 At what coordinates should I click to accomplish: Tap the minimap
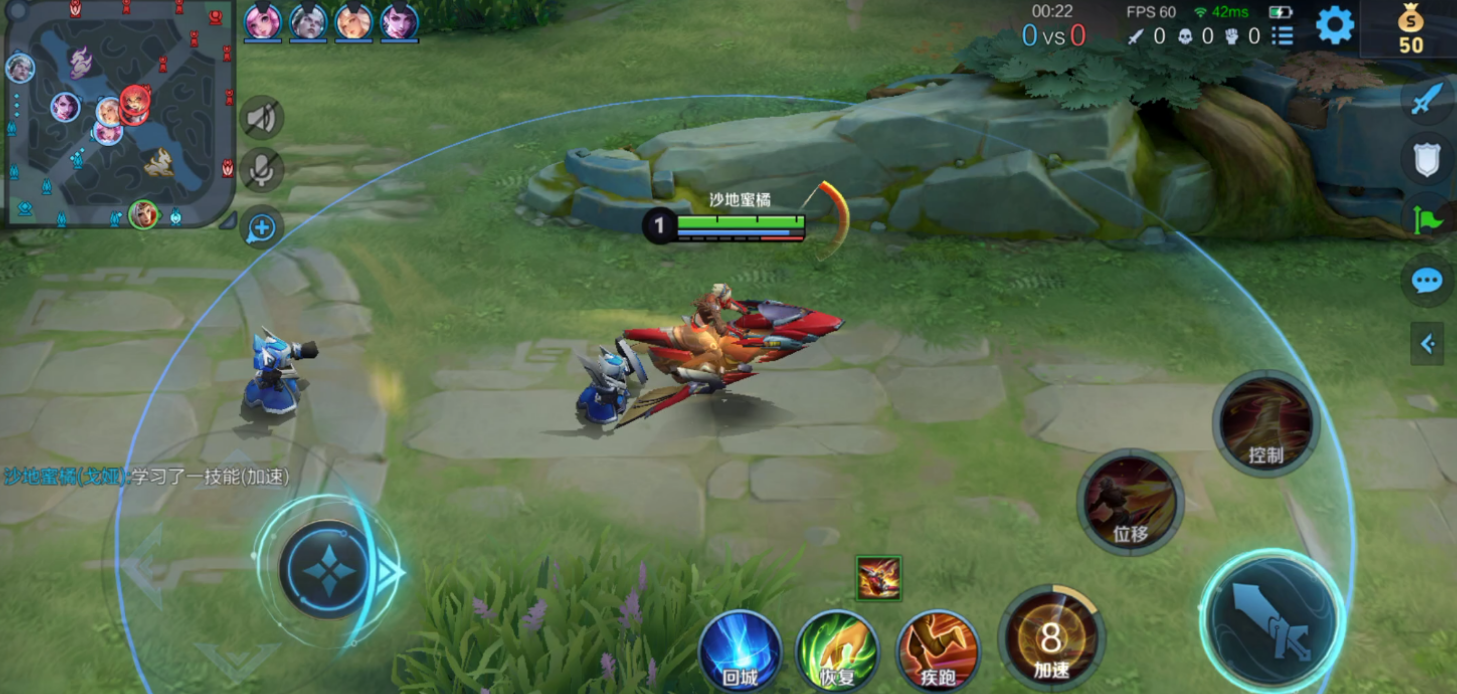[x=118, y=112]
